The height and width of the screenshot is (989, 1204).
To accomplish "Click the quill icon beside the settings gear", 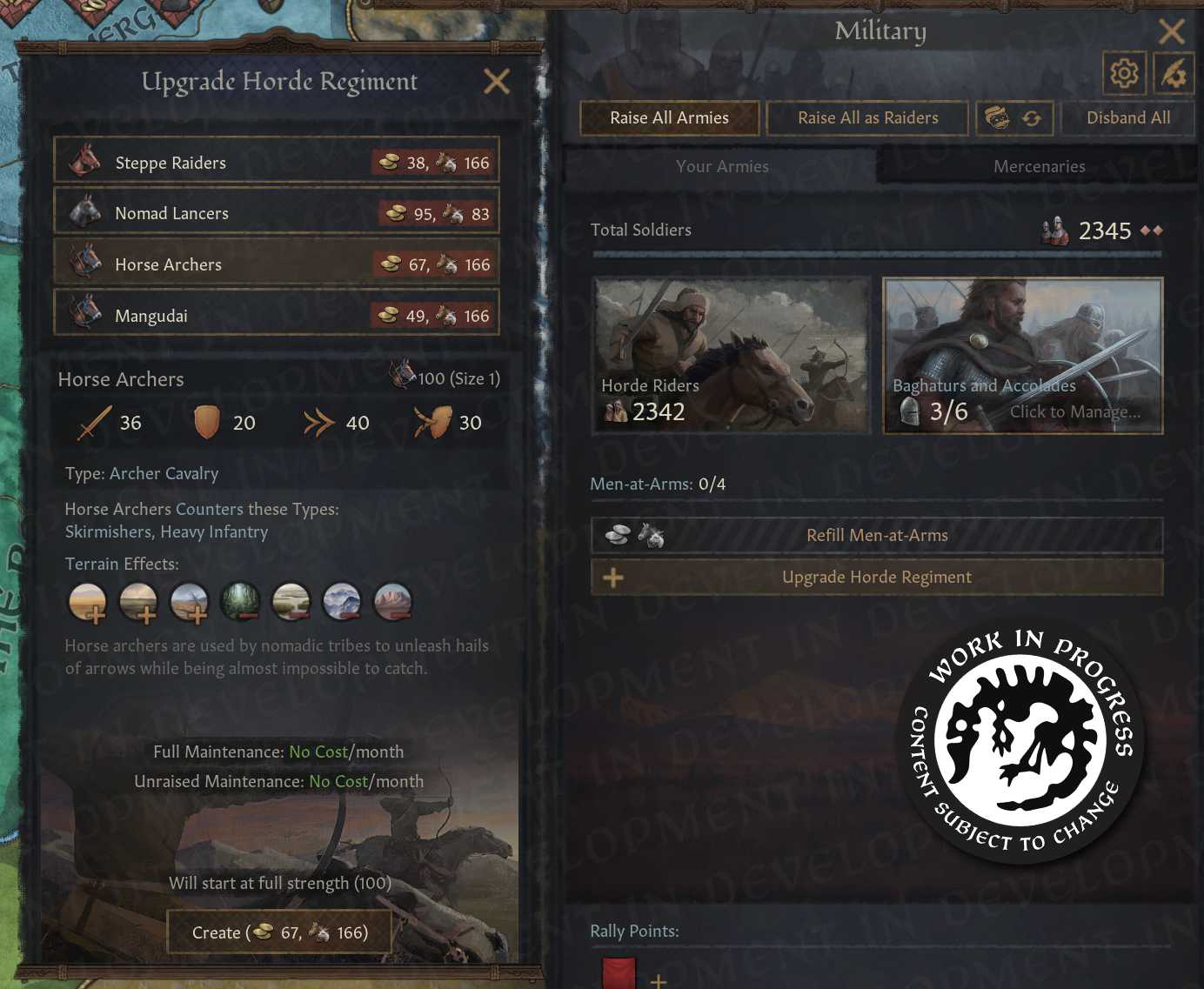I will 1174,74.
